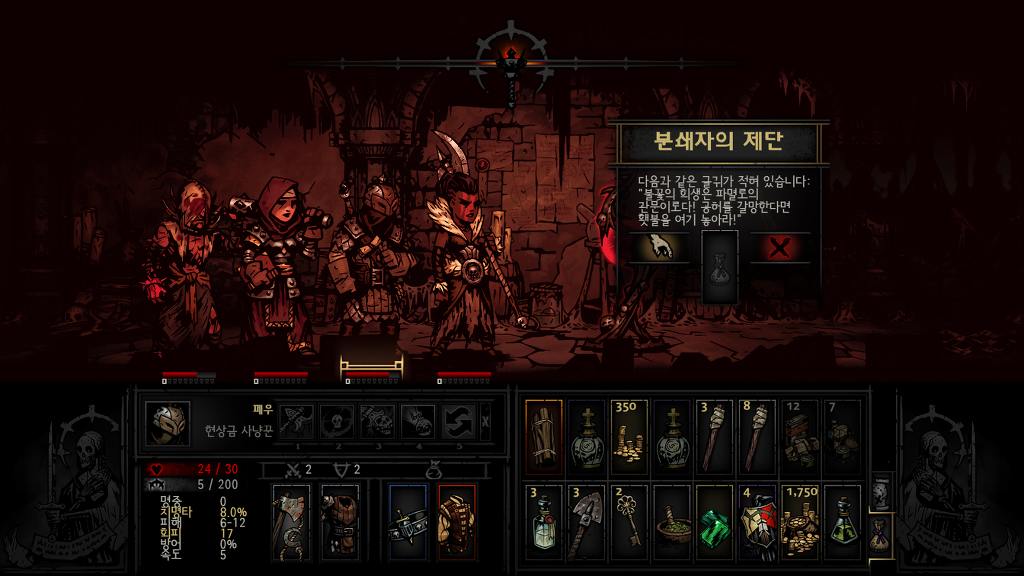1024x576 pixels.
Task: Select the stack of 12 food
Action: point(800,435)
